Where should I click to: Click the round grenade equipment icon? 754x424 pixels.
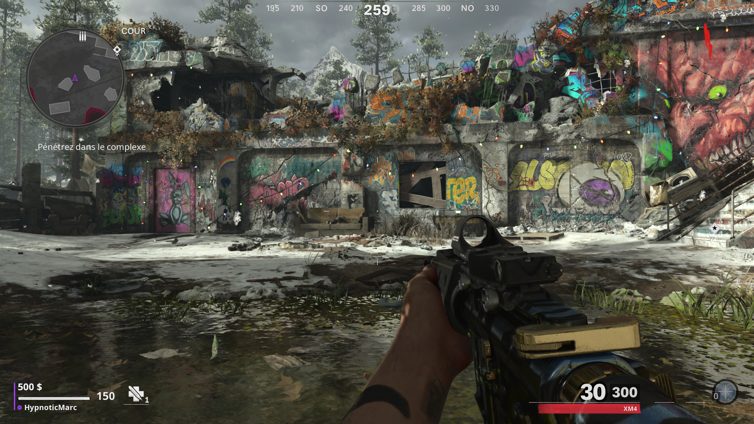[x=725, y=392]
